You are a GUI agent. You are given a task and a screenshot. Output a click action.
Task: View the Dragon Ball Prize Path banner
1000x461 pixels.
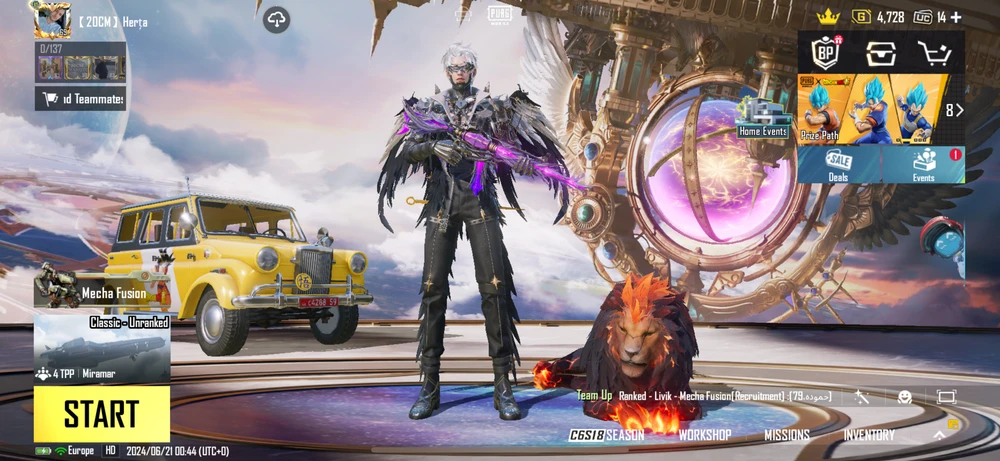pyautogui.click(x=872, y=109)
